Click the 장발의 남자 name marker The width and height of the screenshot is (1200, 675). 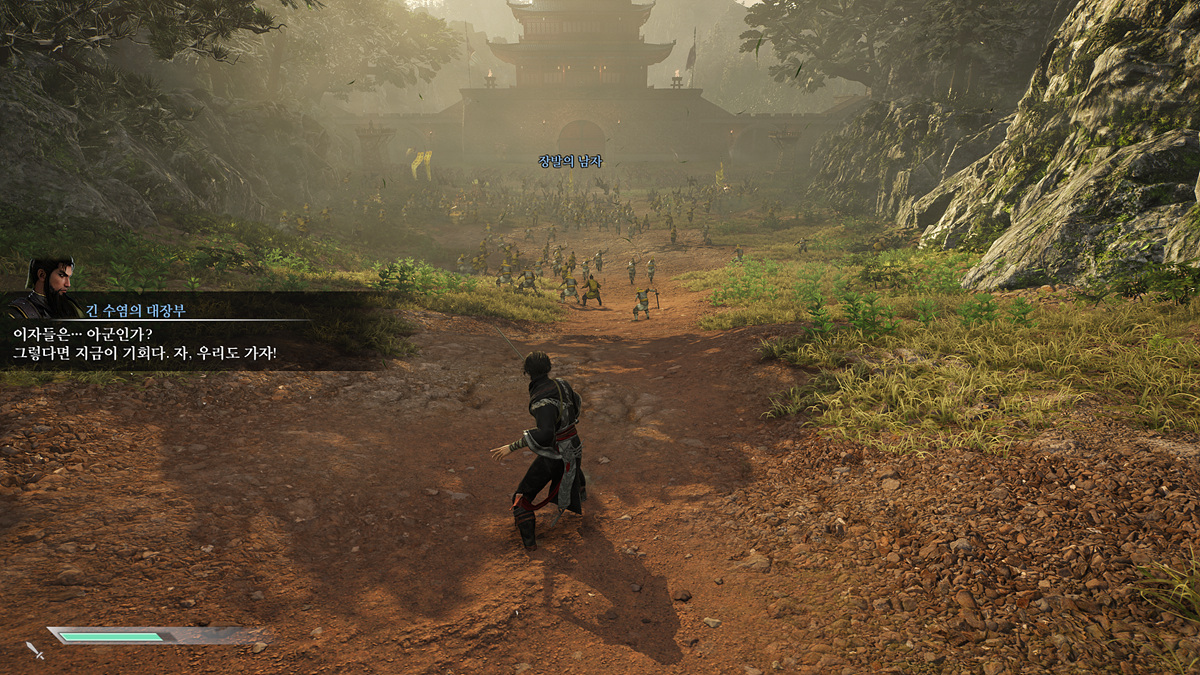point(570,161)
